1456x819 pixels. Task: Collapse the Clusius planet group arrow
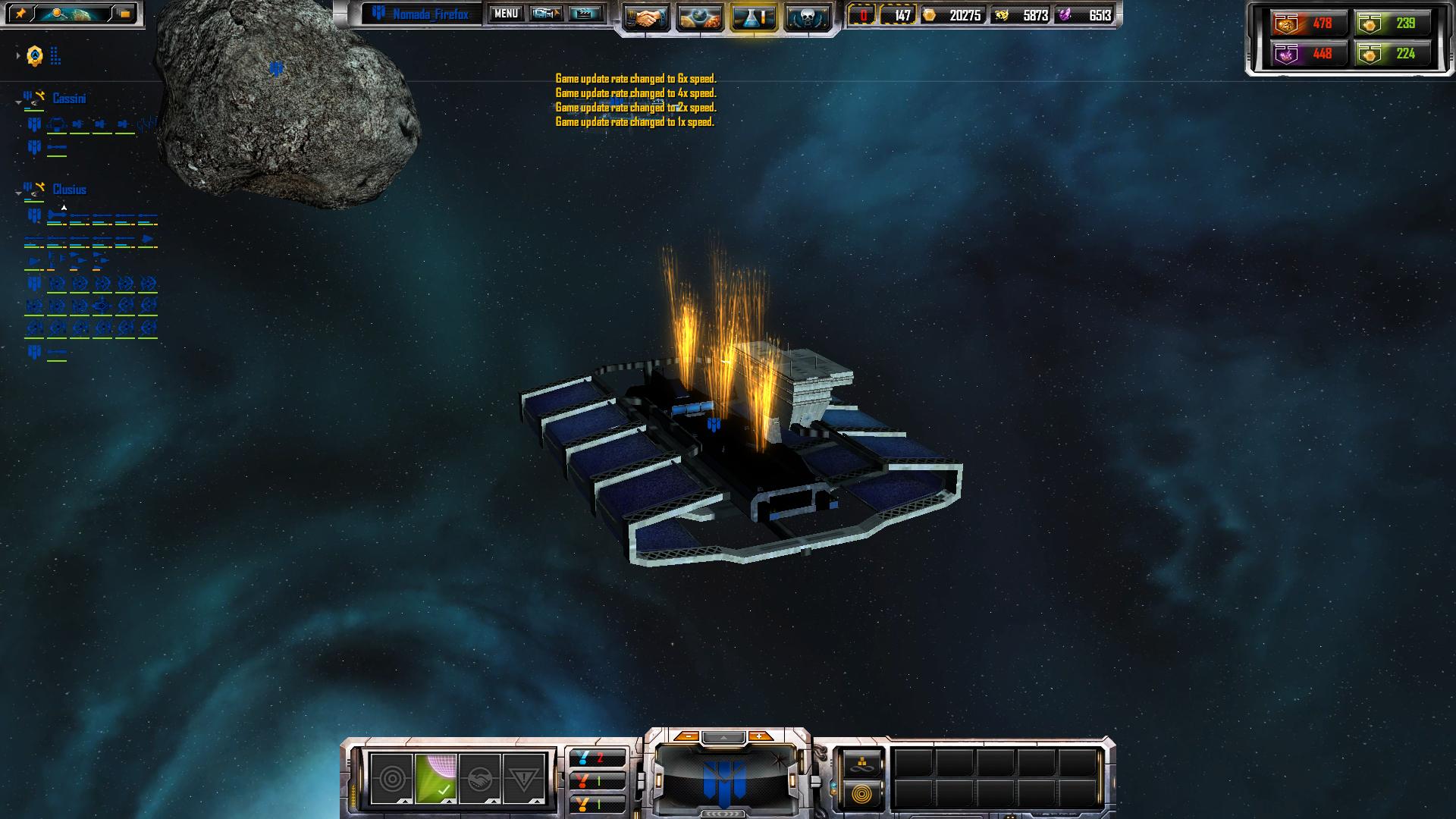point(19,193)
